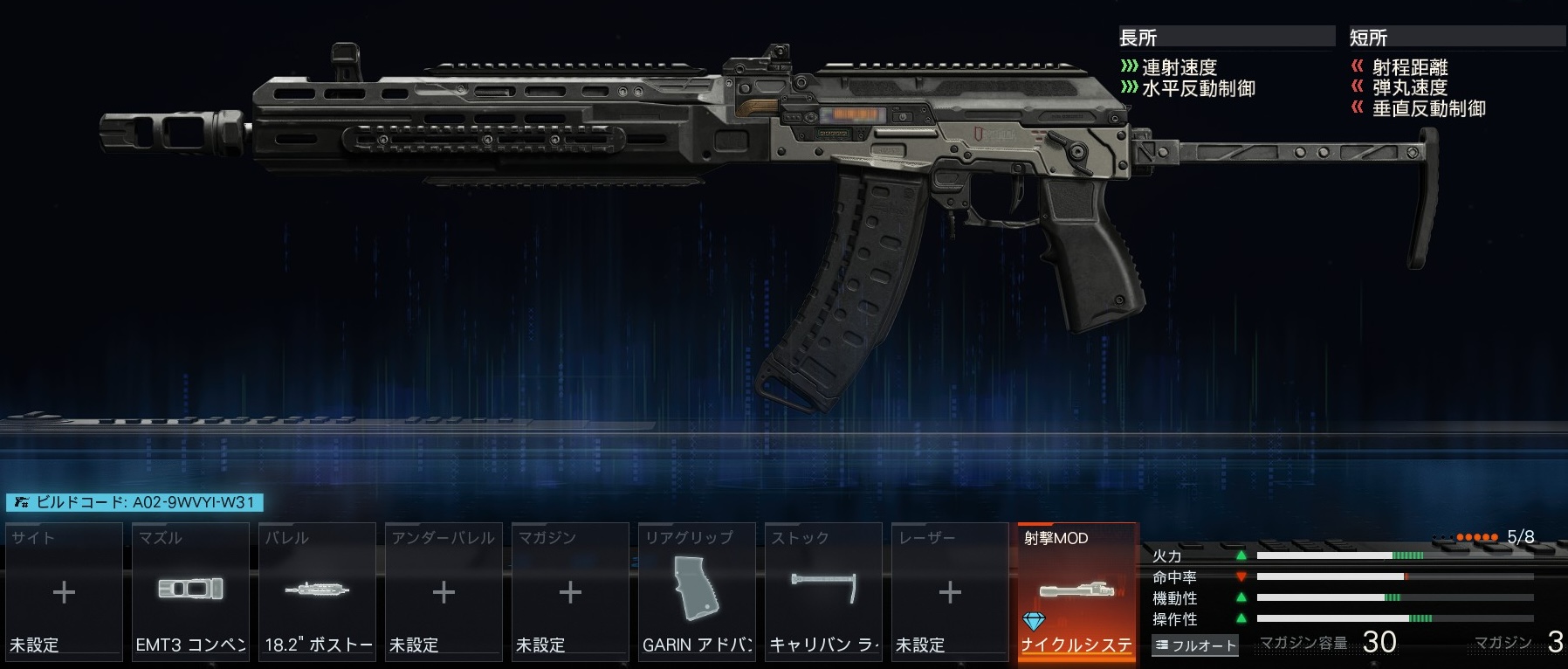Click the ビルドコード A02-9WVYI-W31 label
Viewport: 1568px width, 669px height.
(135, 502)
